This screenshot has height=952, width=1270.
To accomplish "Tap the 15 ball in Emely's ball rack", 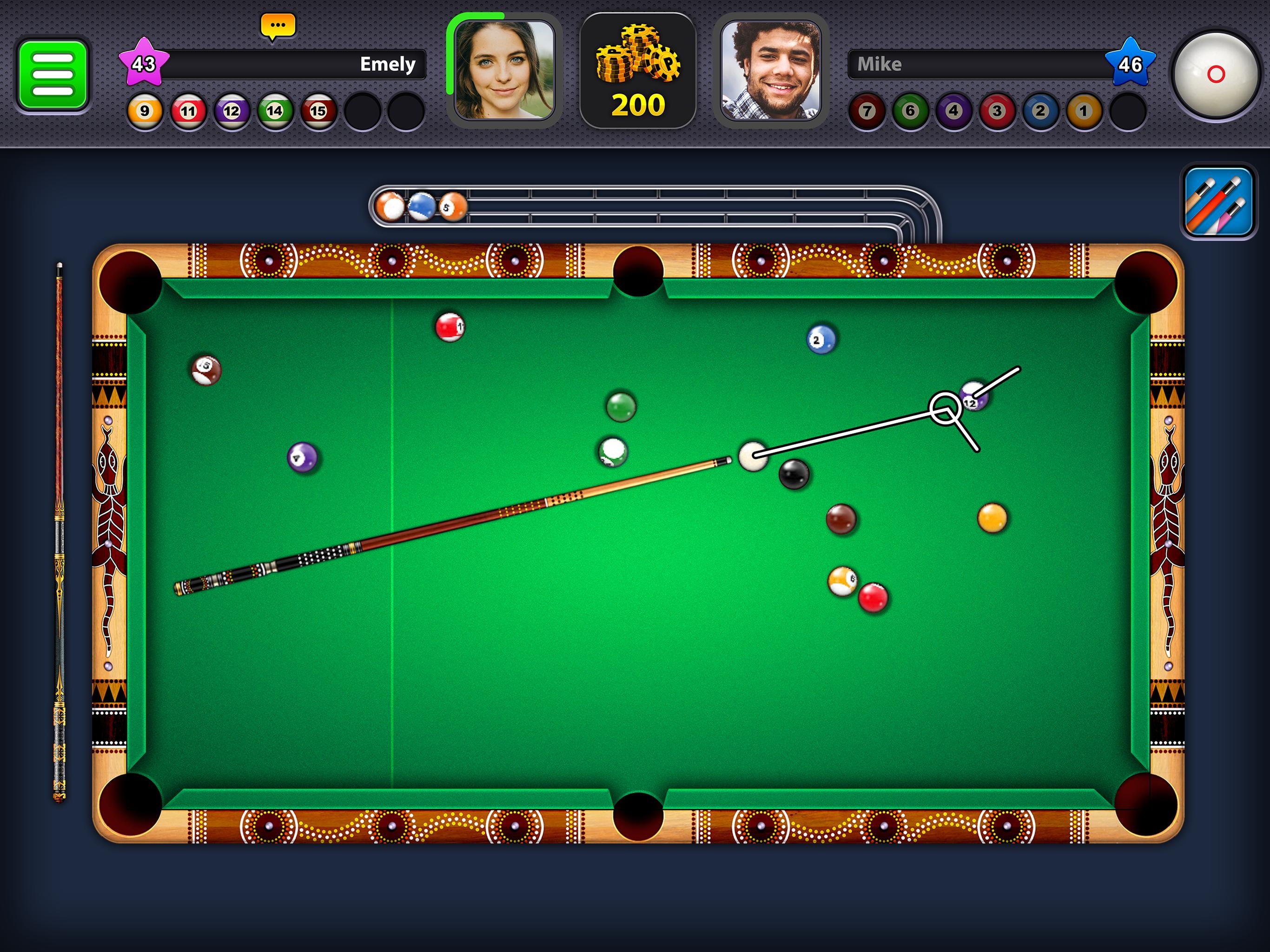I will [x=319, y=110].
